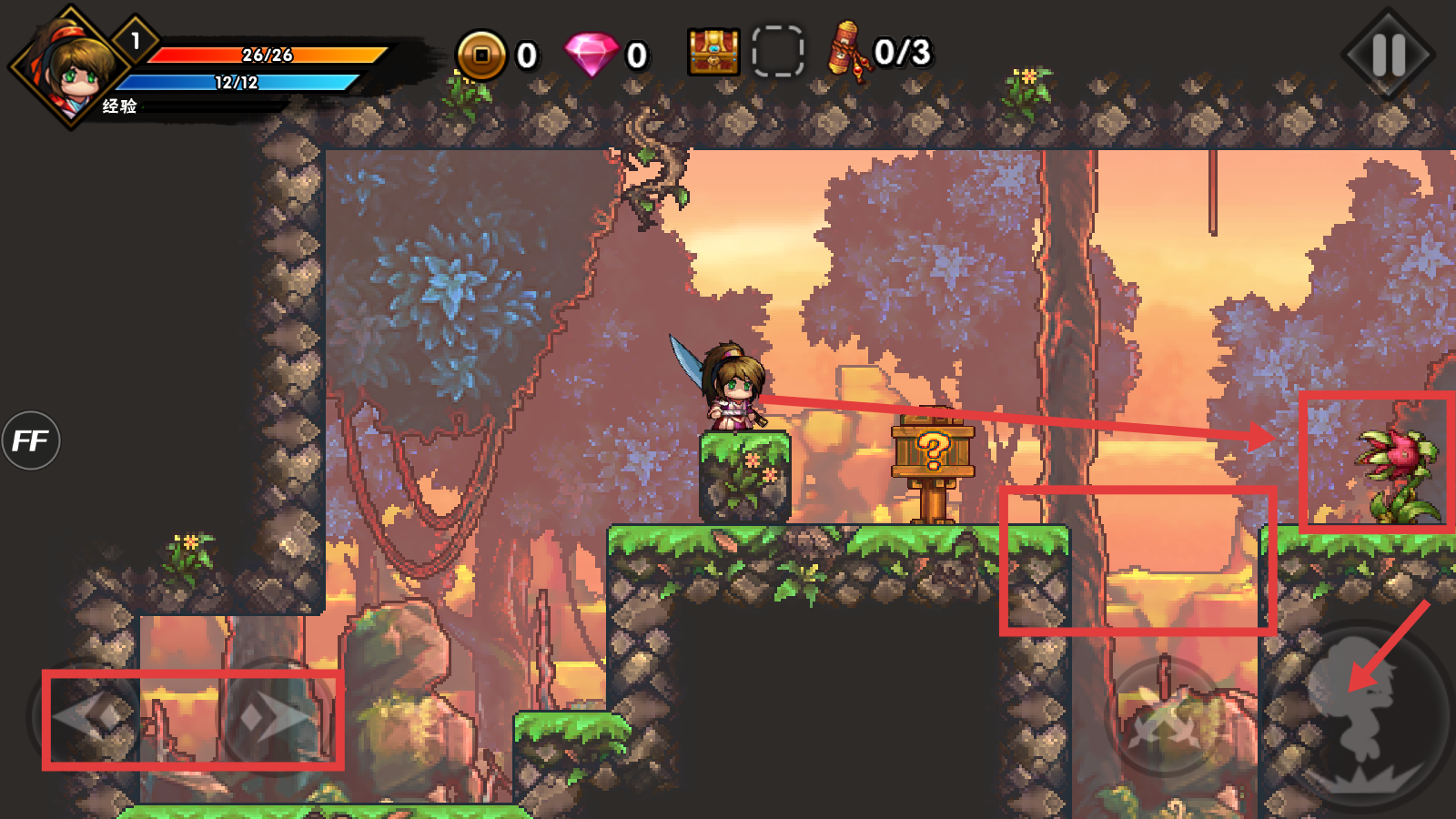The width and height of the screenshot is (1456, 819).
Task: Tap the jump button with character silhouette
Action: point(1362,716)
